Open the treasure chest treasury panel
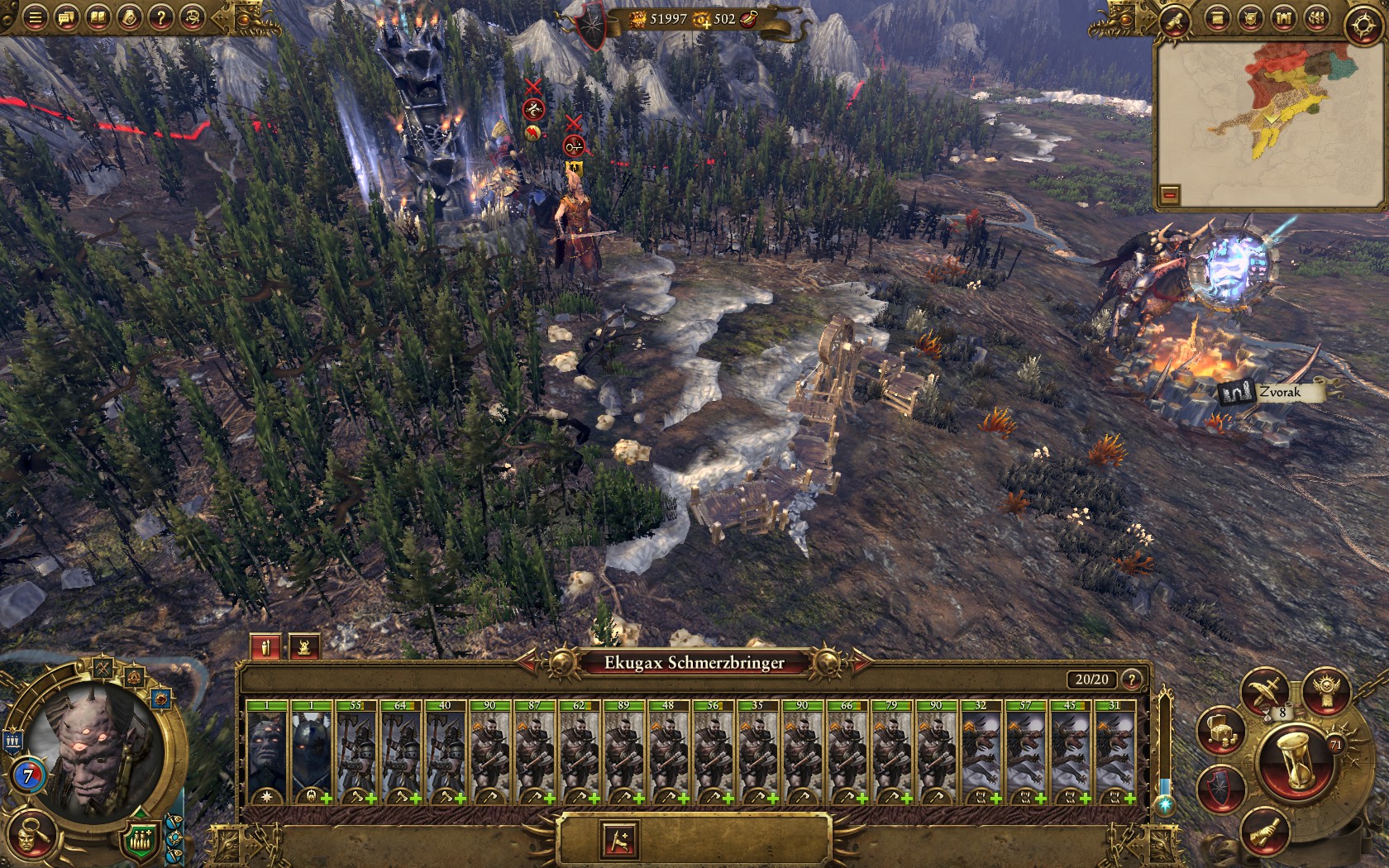 pos(1222,729)
